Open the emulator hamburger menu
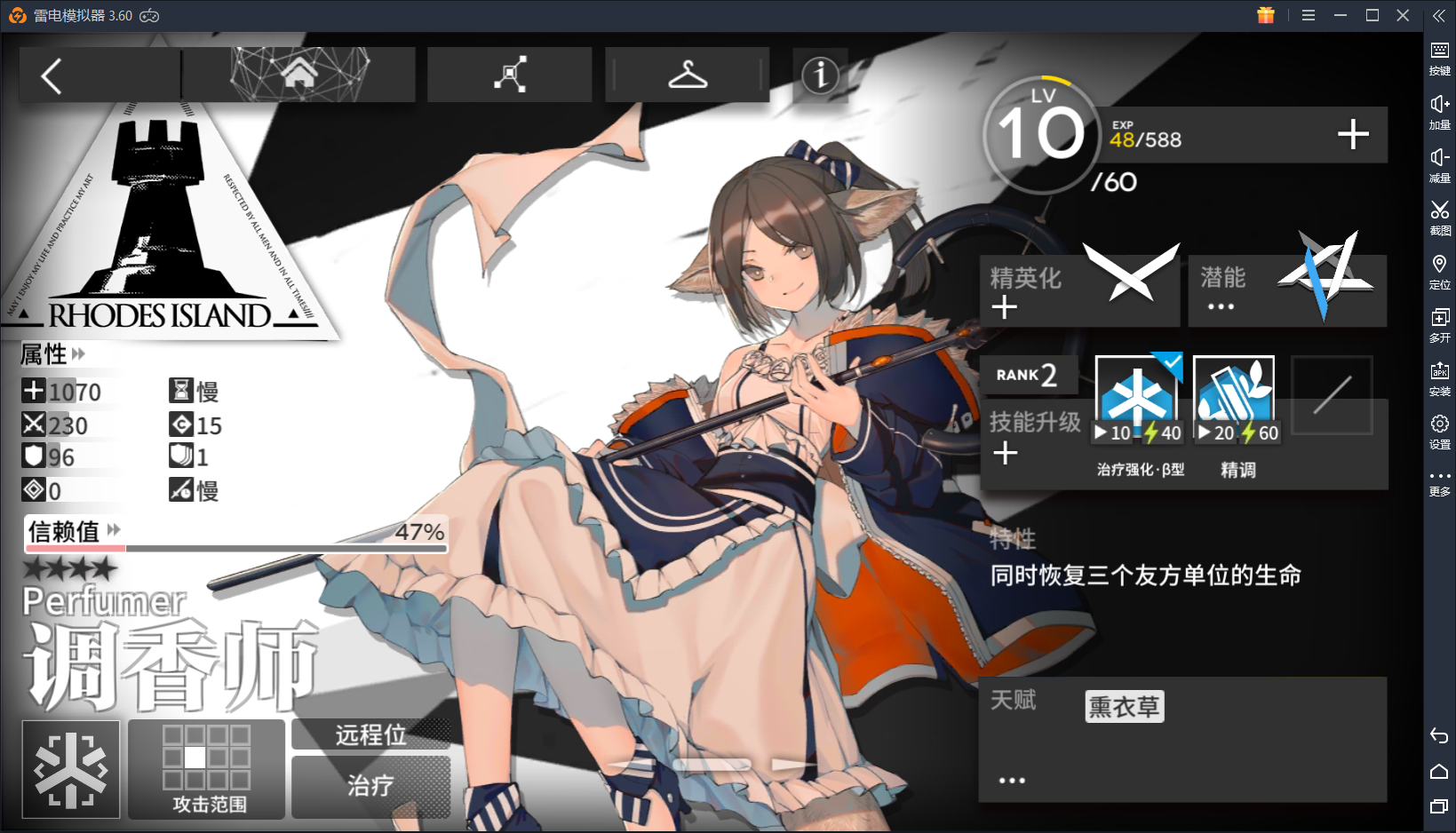Image resolution: width=1456 pixels, height=833 pixels. coord(1309,15)
